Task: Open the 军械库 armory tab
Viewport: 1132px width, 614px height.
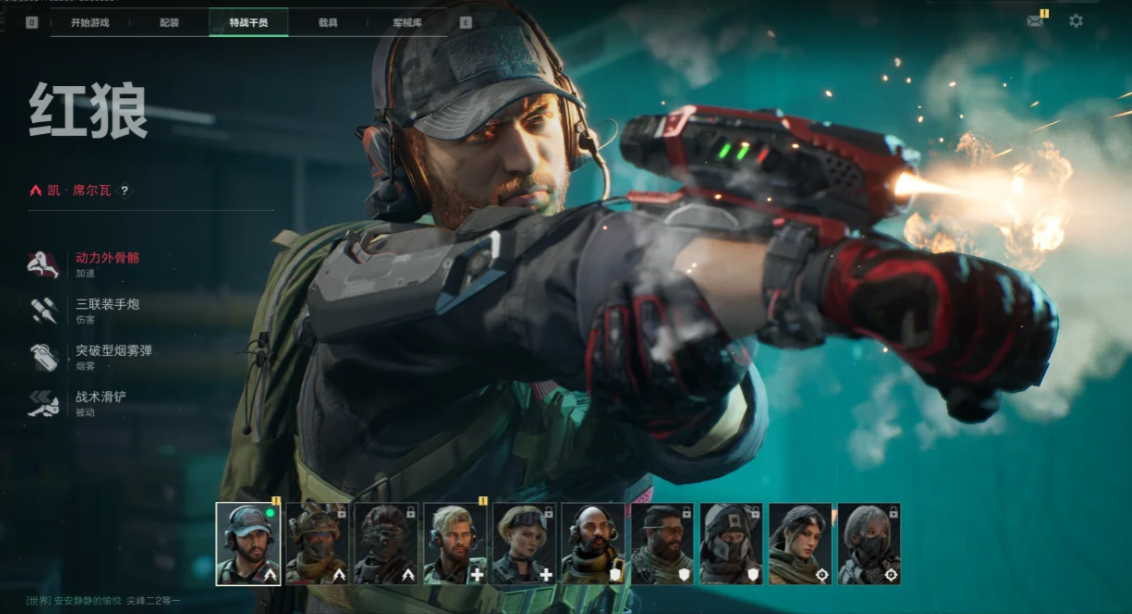Action: (x=407, y=22)
